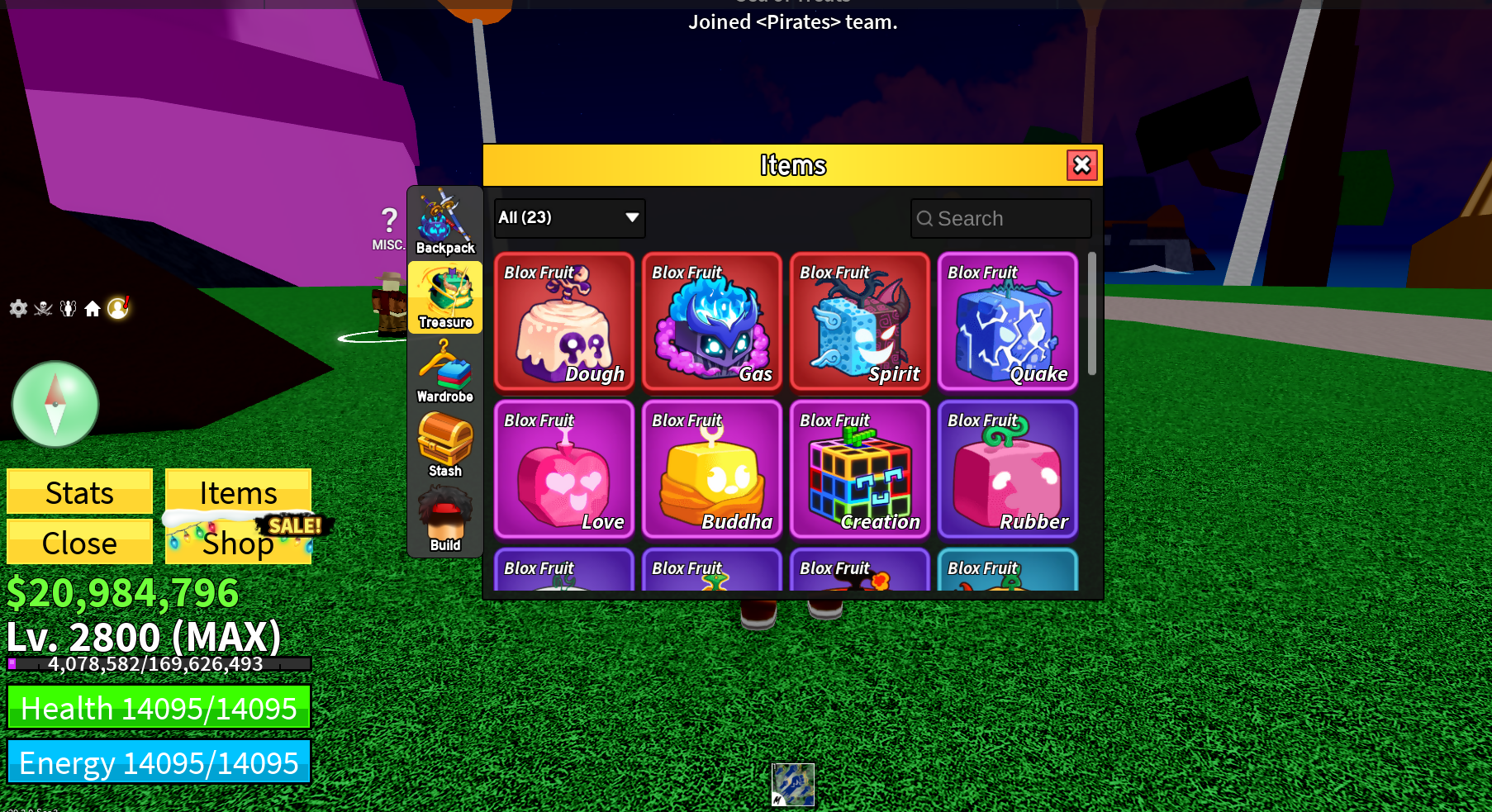Image resolution: width=1492 pixels, height=812 pixels.
Task: Open the Wardrobe section
Action: pyautogui.click(x=445, y=372)
